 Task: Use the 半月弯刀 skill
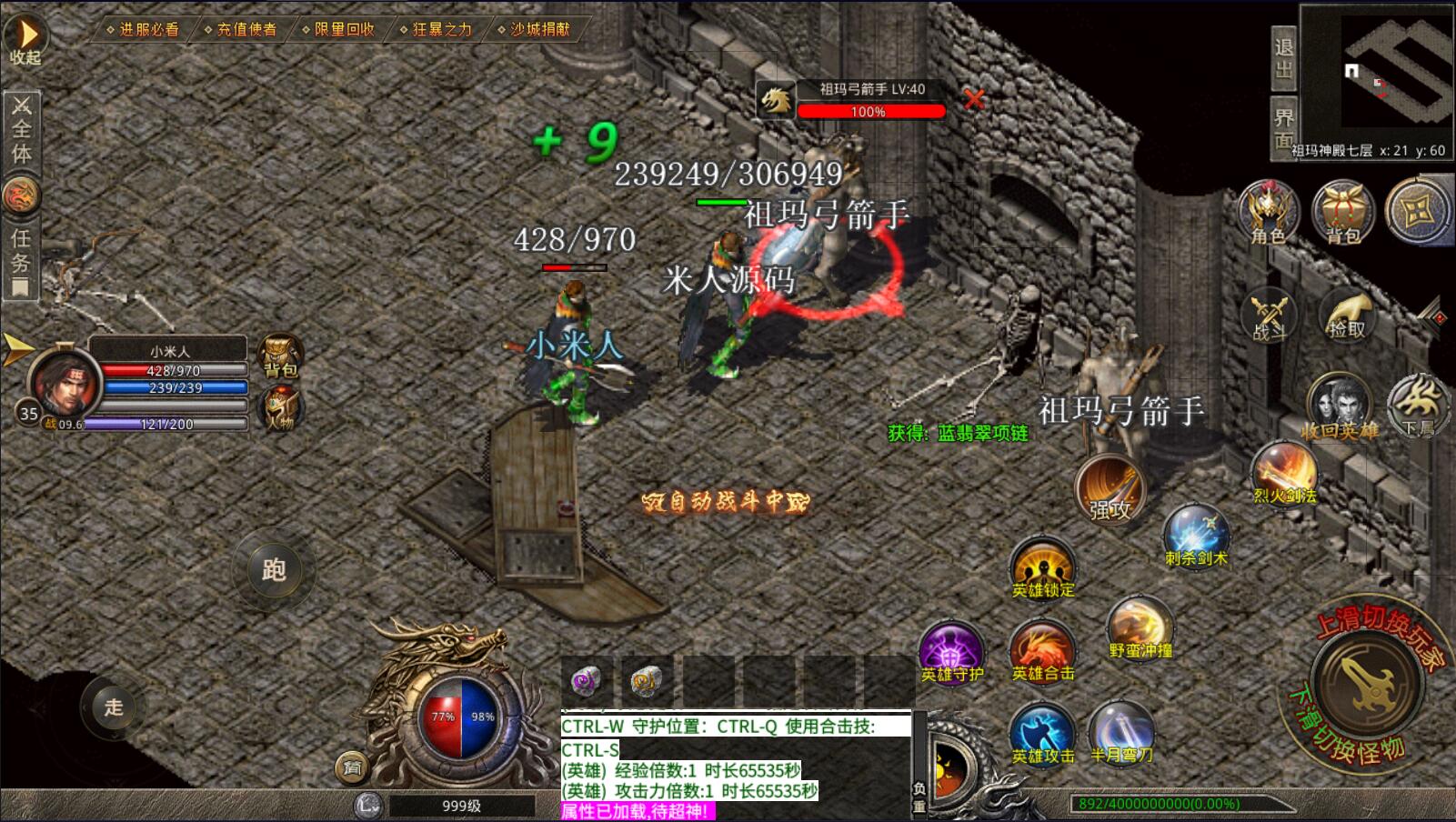coord(1121,732)
